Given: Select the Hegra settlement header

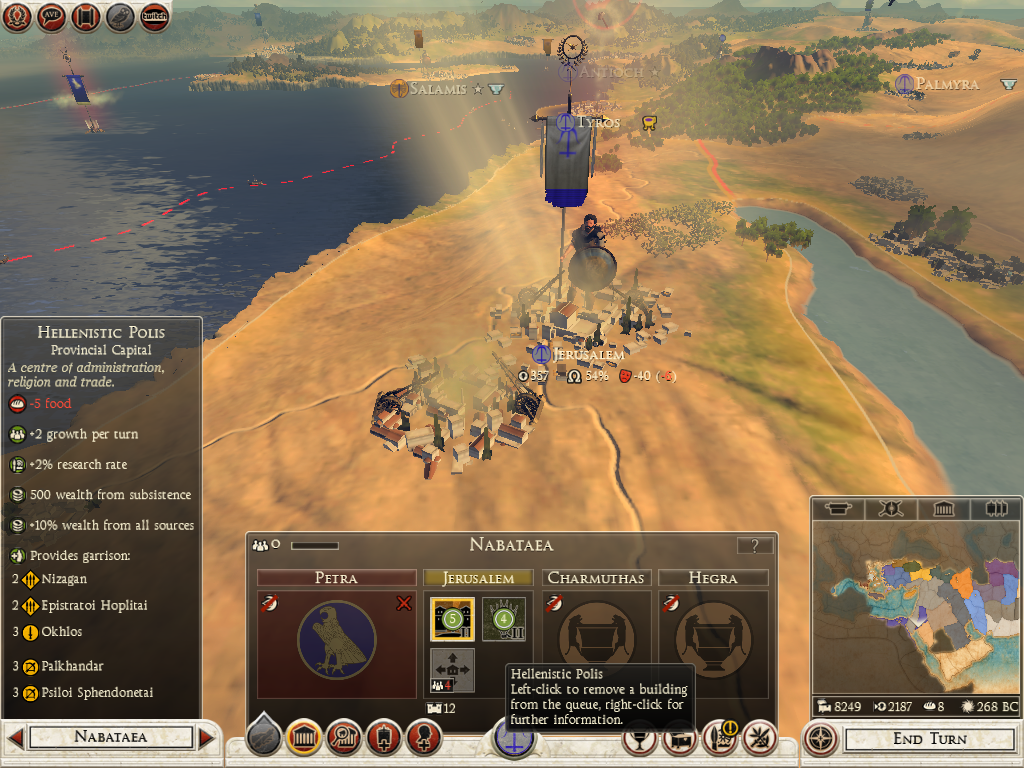Looking at the screenshot, I should click(x=713, y=578).
